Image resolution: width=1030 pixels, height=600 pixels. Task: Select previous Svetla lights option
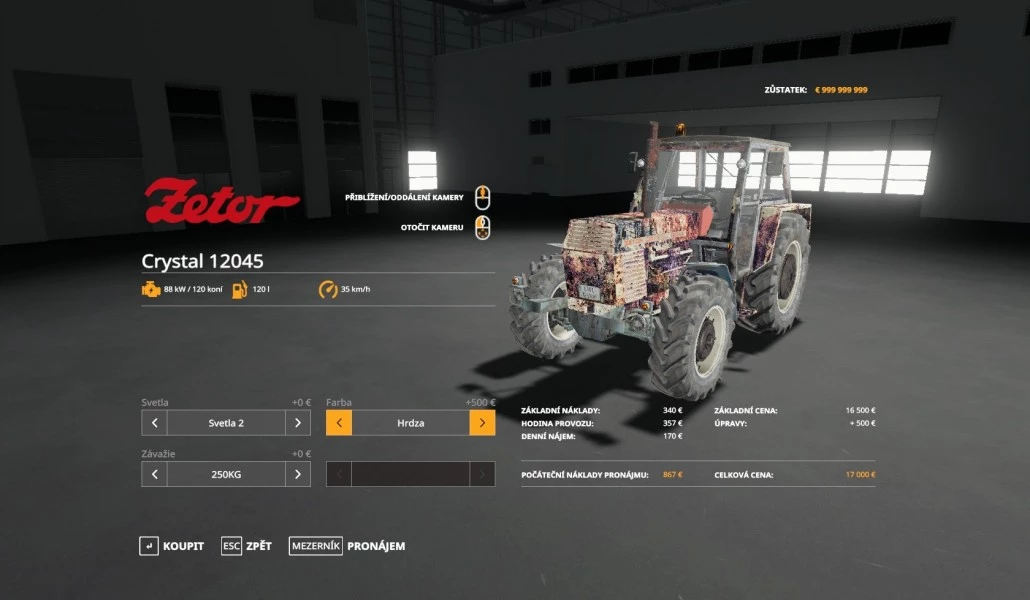pyautogui.click(x=154, y=423)
